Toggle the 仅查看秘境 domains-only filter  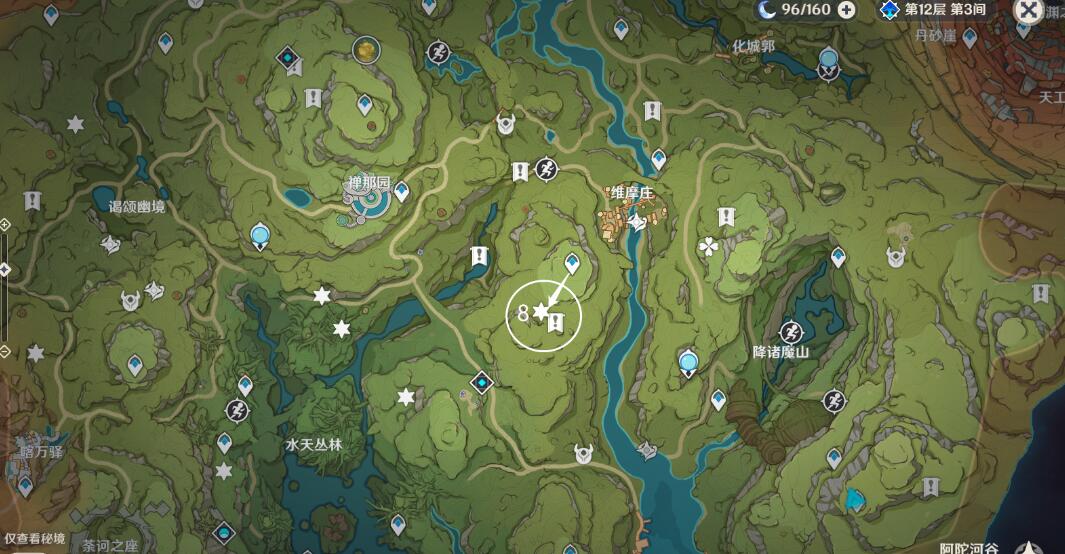tap(35, 538)
